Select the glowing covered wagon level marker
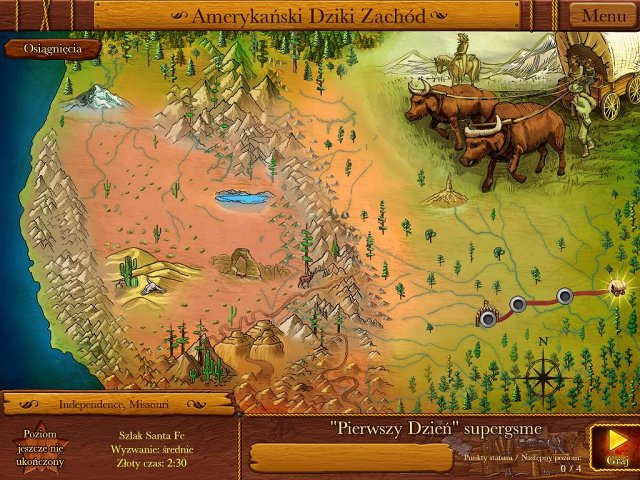This screenshot has width=640, height=480. (619, 289)
